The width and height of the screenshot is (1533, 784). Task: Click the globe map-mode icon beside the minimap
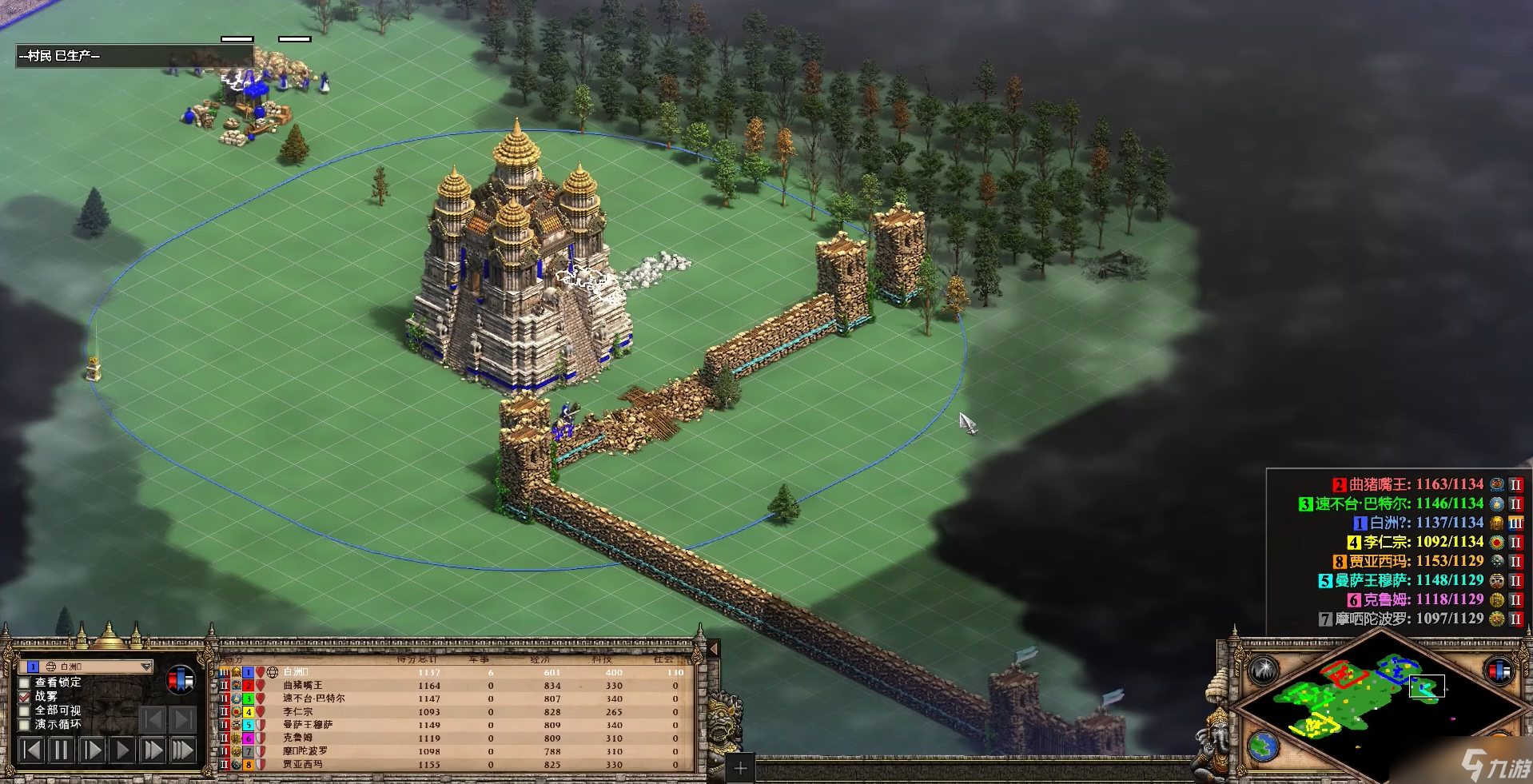(x=1264, y=746)
